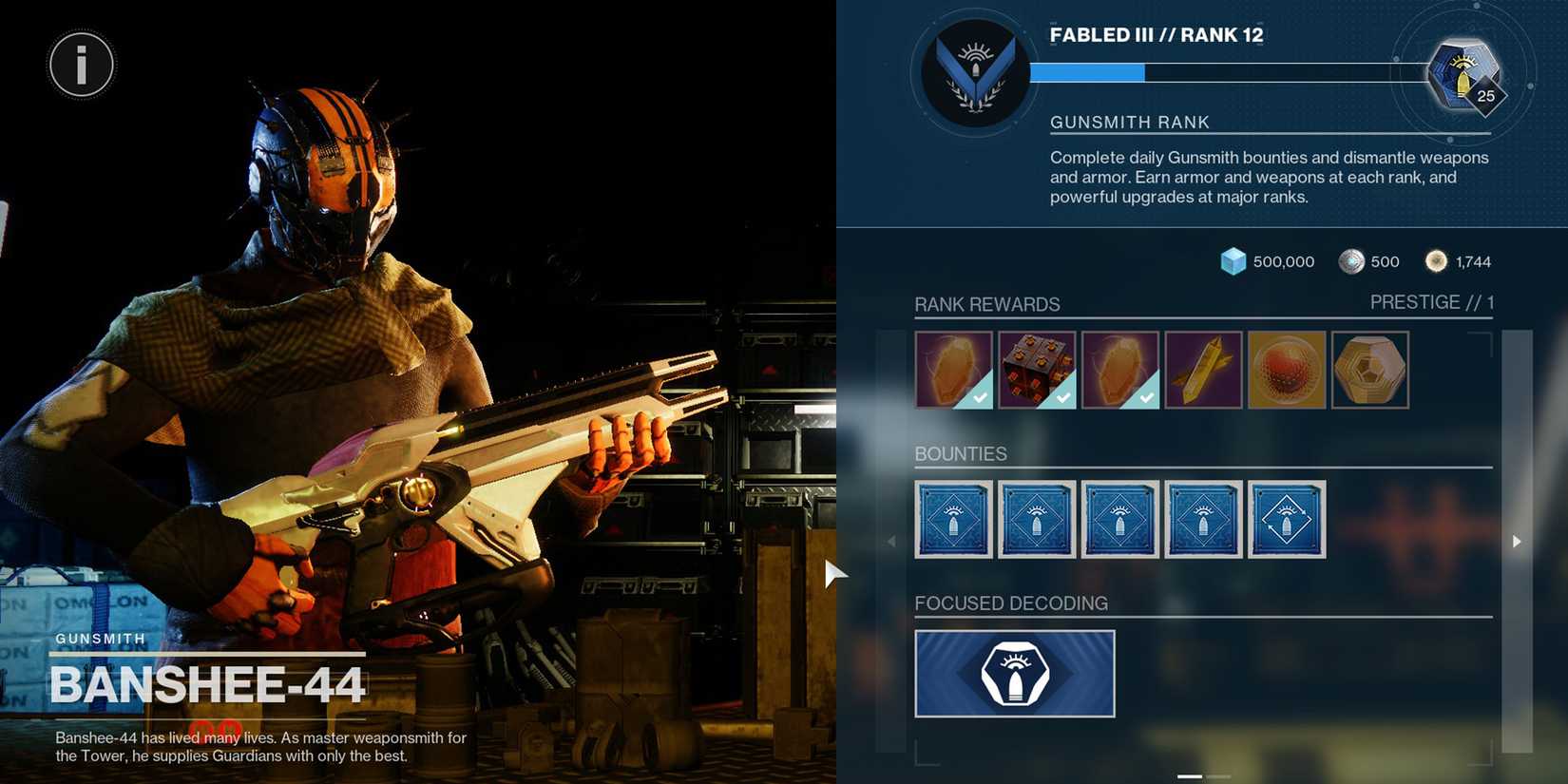The image size is (1568, 784).
Task: Open the Gunsmith info tooltip icon
Action: [81, 64]
